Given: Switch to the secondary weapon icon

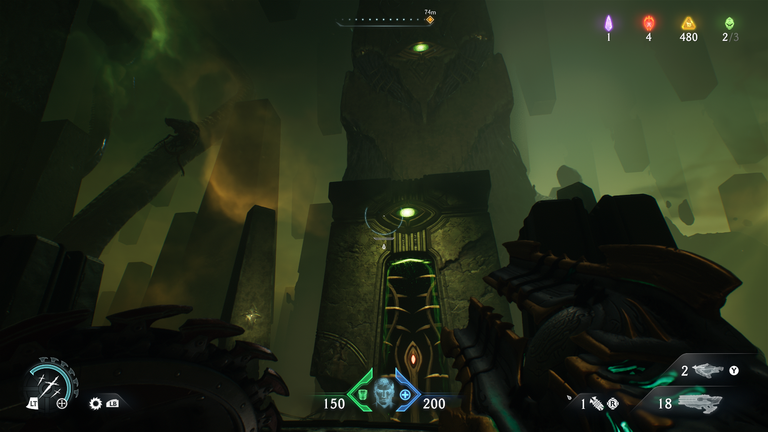Looking at the screenshot, I should click(708, 370).
